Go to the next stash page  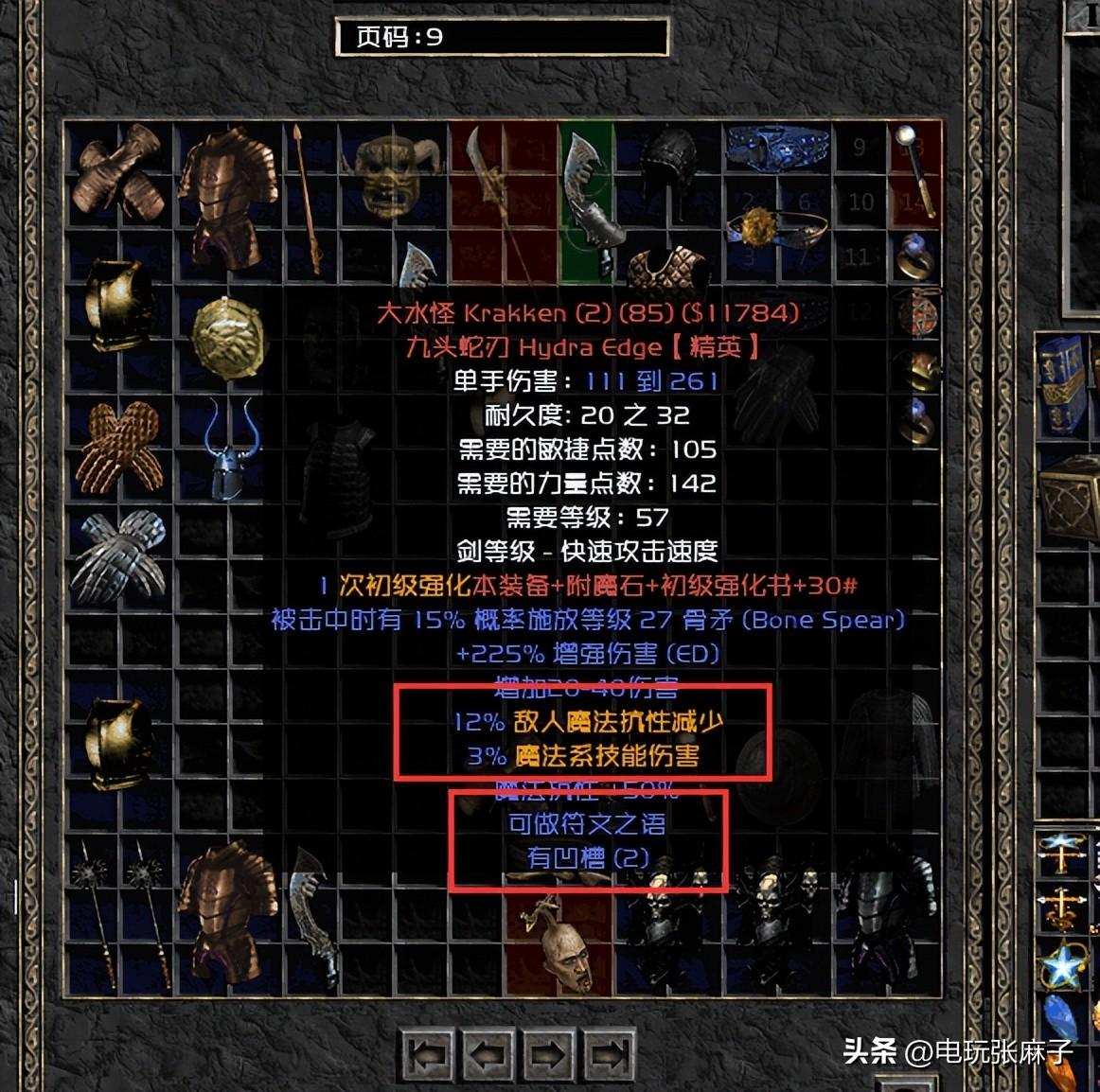(547, 1053)
